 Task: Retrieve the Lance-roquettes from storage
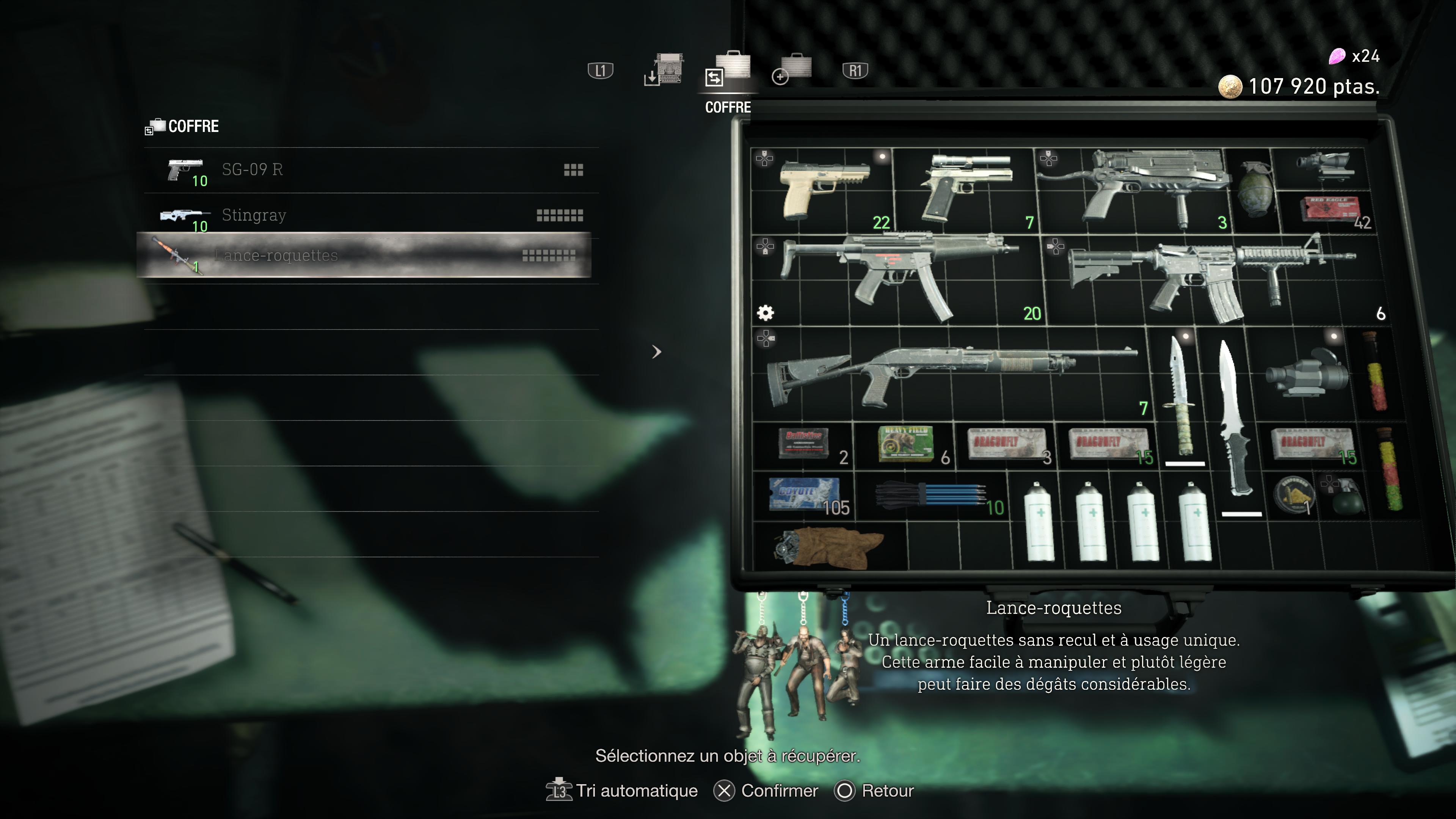tap(364, 256)
